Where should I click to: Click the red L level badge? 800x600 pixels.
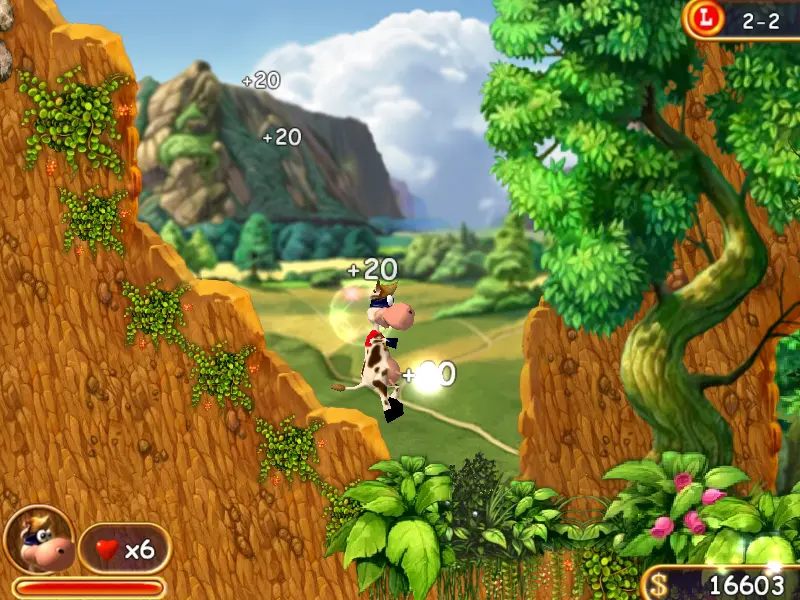[x=708, y=17]
